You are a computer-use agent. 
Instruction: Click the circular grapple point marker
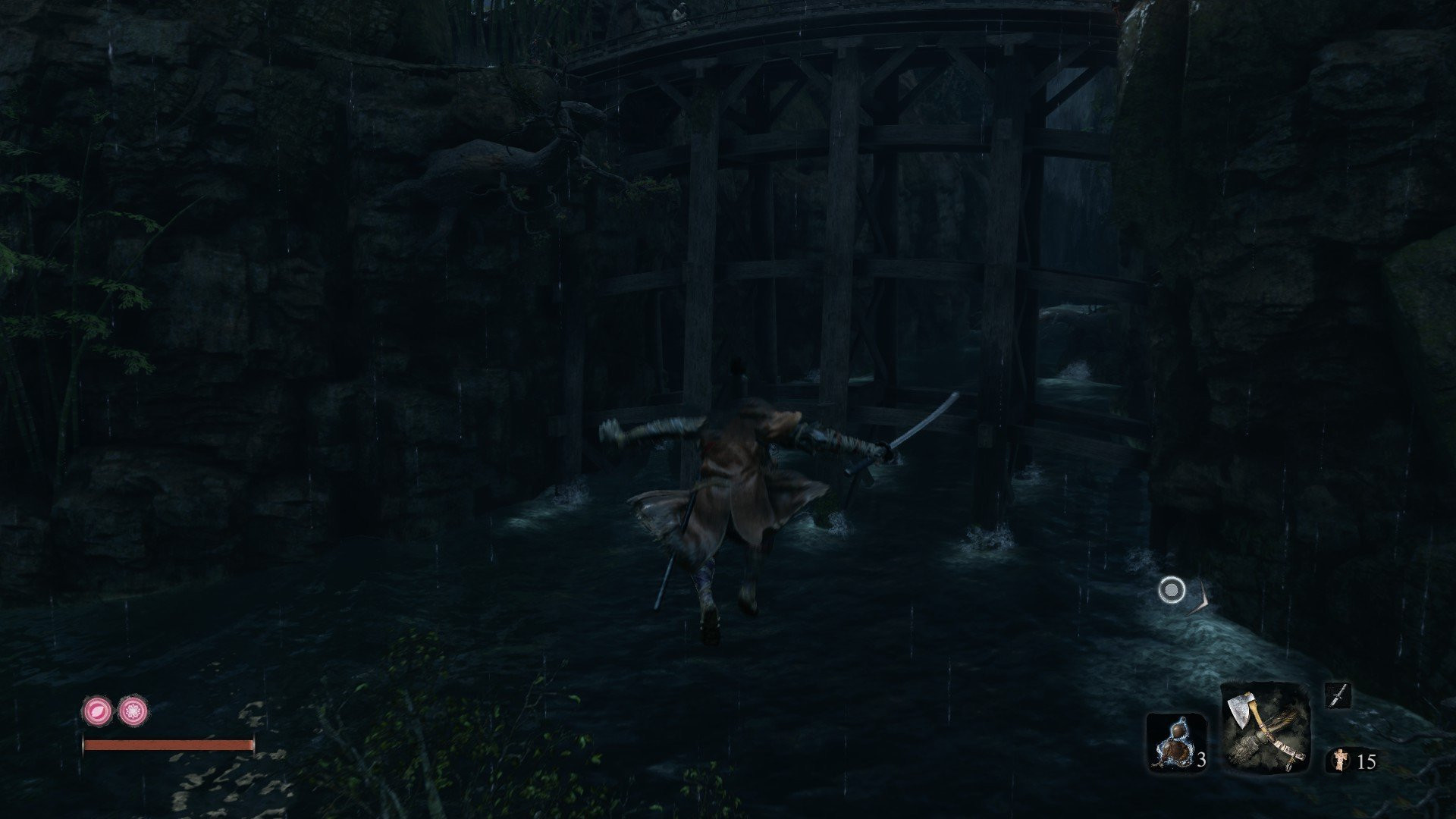(x=1172, y=590)
